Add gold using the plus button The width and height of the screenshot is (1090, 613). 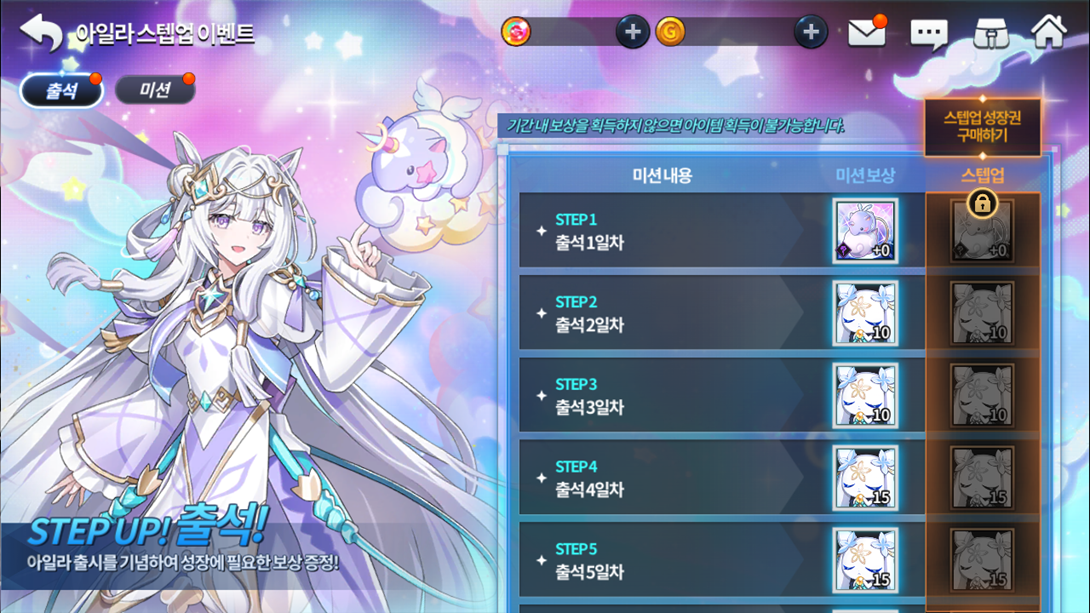click(x=810, y=32)
